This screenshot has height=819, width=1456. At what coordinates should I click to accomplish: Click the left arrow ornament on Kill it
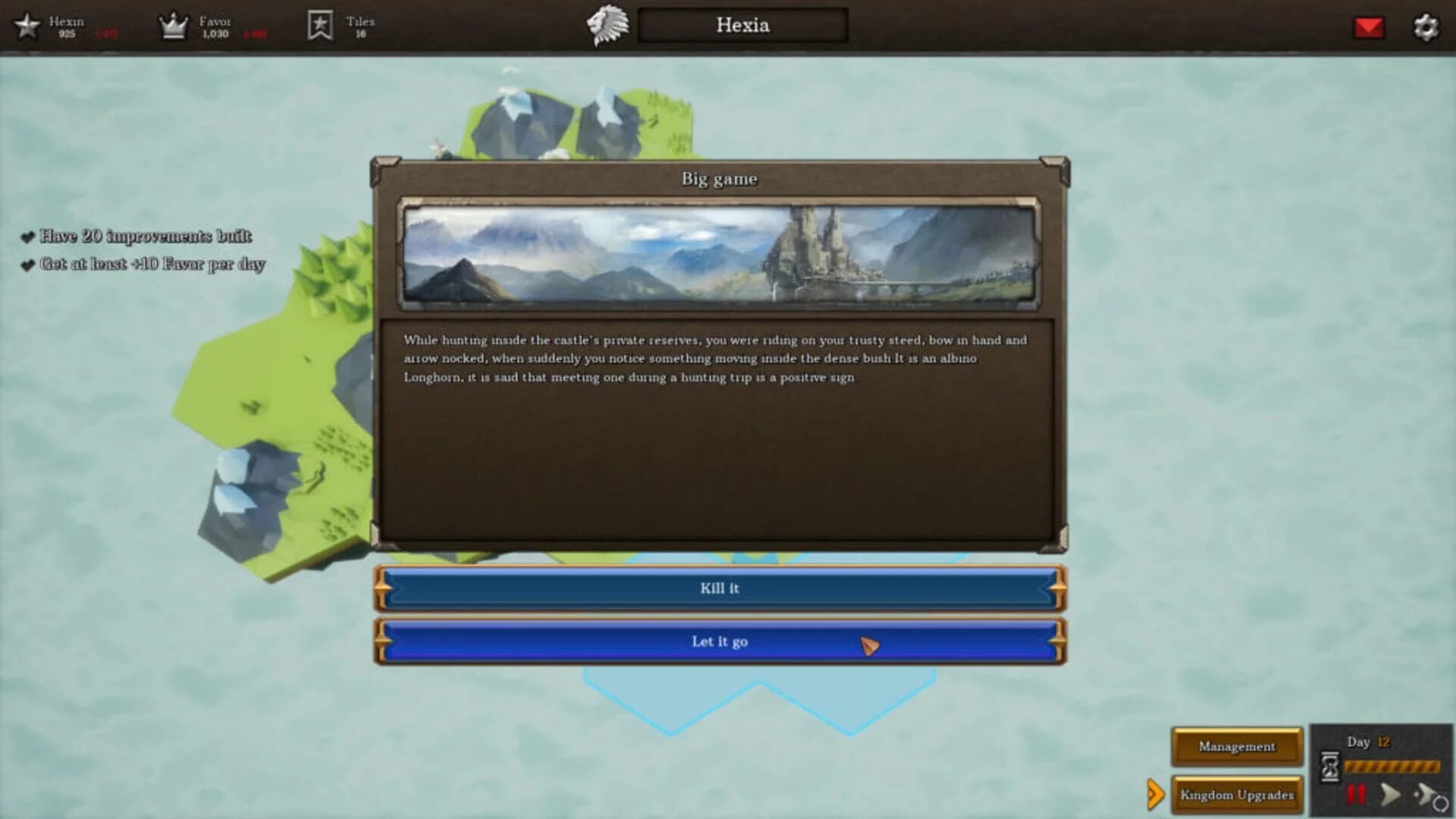pos(381,588)
